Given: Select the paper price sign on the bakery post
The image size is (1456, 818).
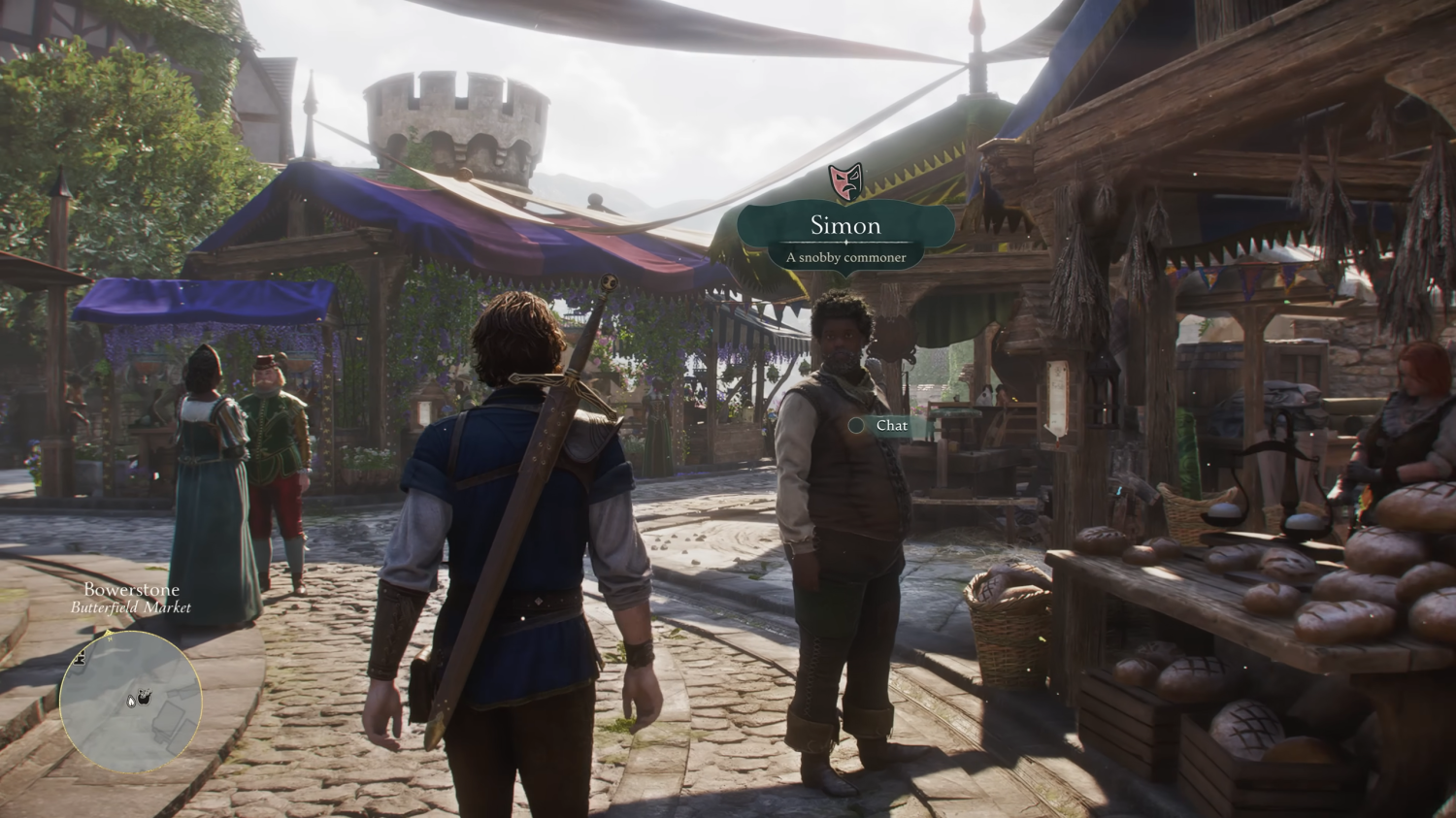Looking at the screenshot, I should point(1057,397).
